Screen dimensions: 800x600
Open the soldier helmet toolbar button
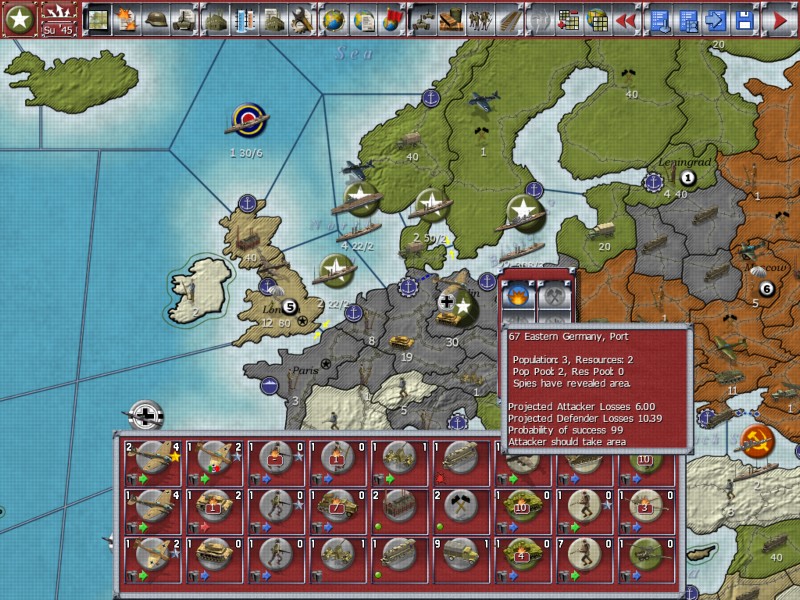pyautogui.click(x=155, y=19)
